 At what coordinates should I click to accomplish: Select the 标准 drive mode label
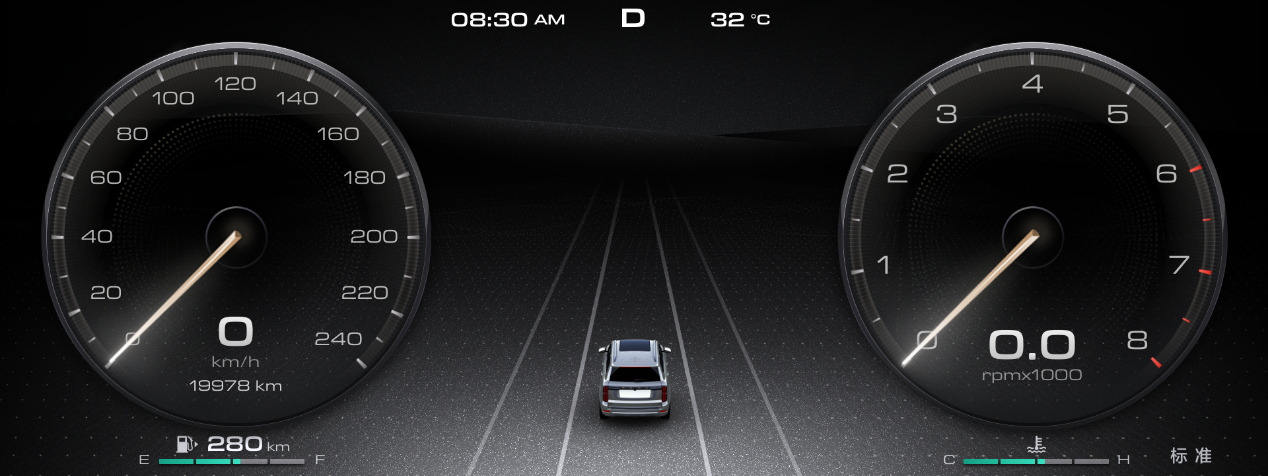point(1191,456)
